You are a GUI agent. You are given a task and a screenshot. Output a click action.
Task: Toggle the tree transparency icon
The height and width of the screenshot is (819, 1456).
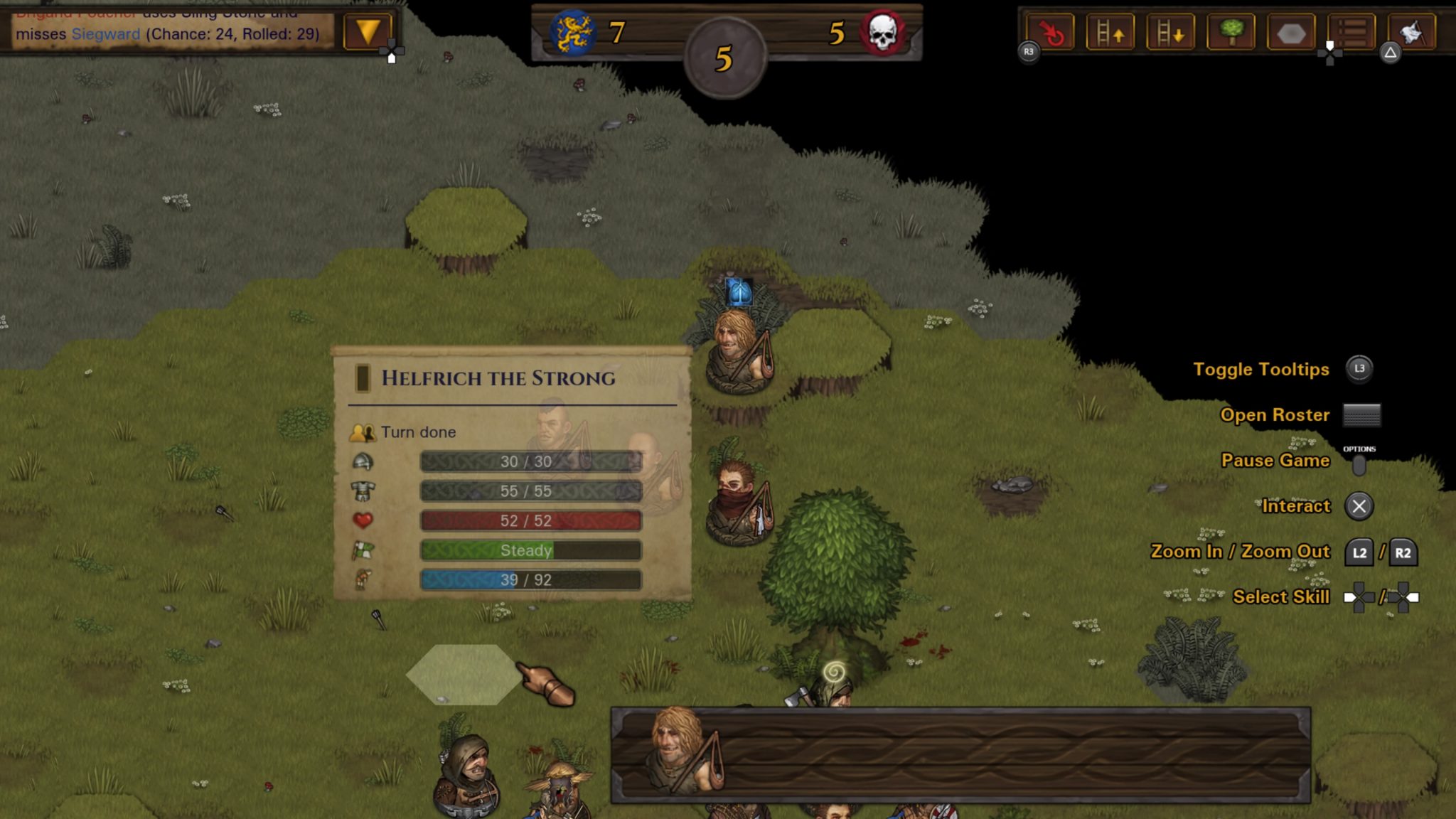(x=1231, y=32)
